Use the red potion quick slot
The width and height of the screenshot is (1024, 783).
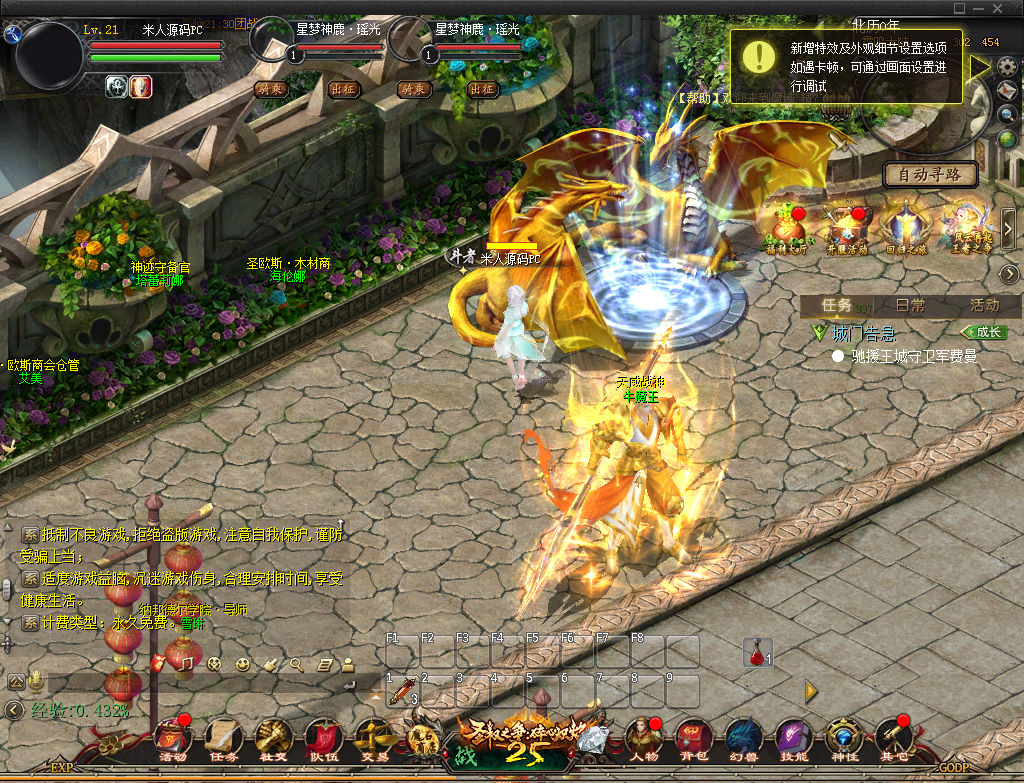click(x=758, y=653)
